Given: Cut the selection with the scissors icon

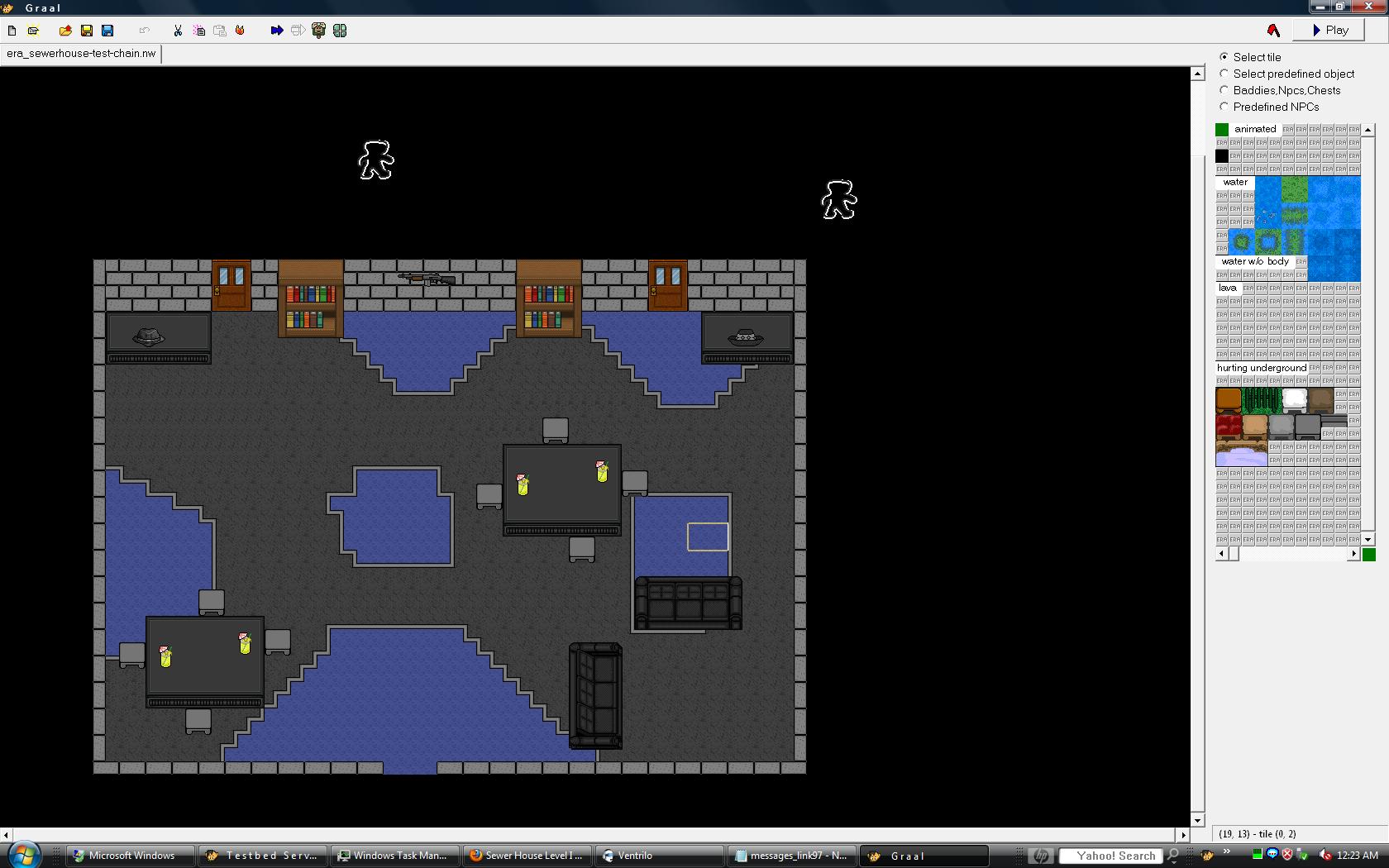Looking at the screenshot, I should tap(178, 31).
